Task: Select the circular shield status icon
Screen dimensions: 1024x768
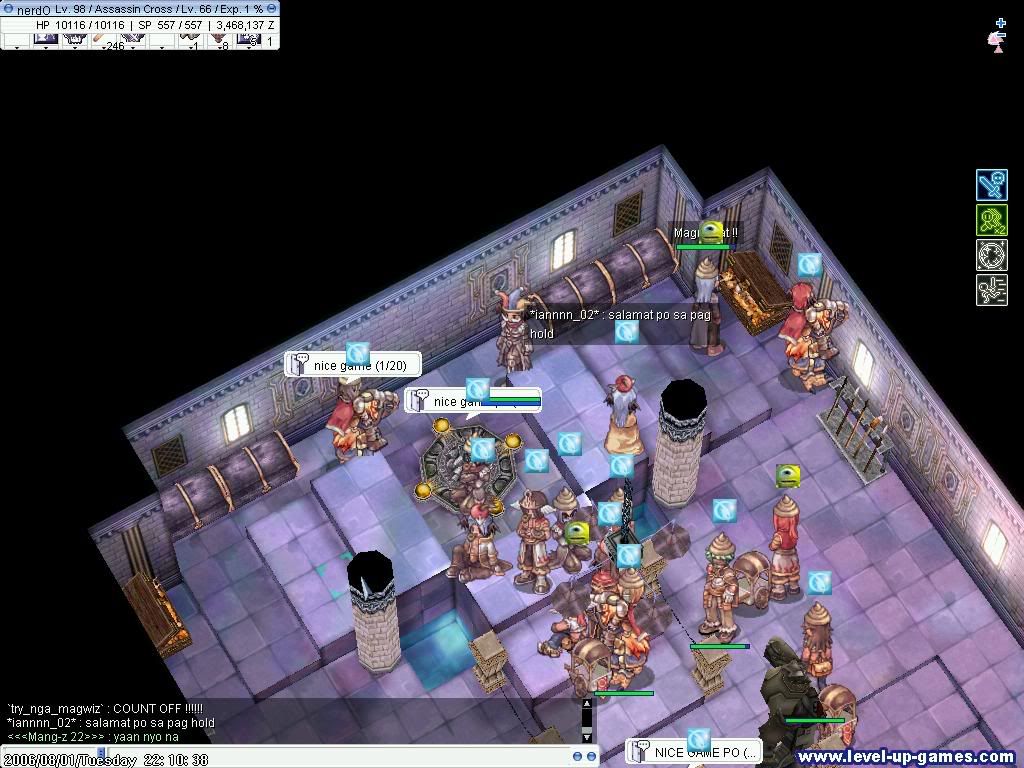Action: [x=991, y=255]
